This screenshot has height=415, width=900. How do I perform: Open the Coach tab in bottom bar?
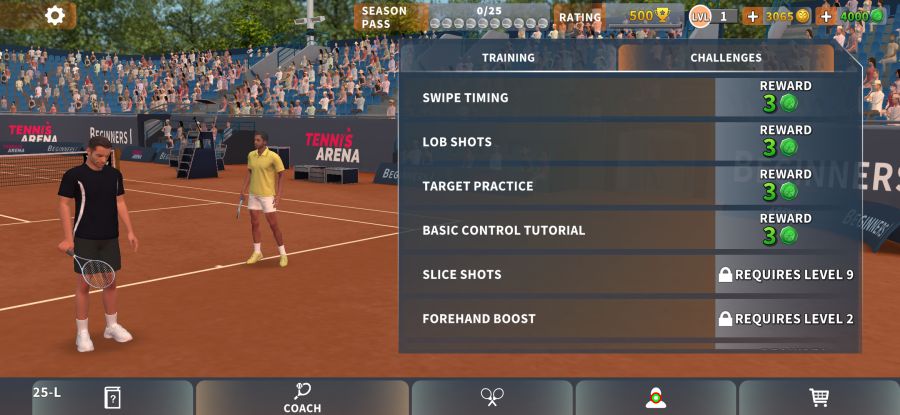(x=302, y=397)
